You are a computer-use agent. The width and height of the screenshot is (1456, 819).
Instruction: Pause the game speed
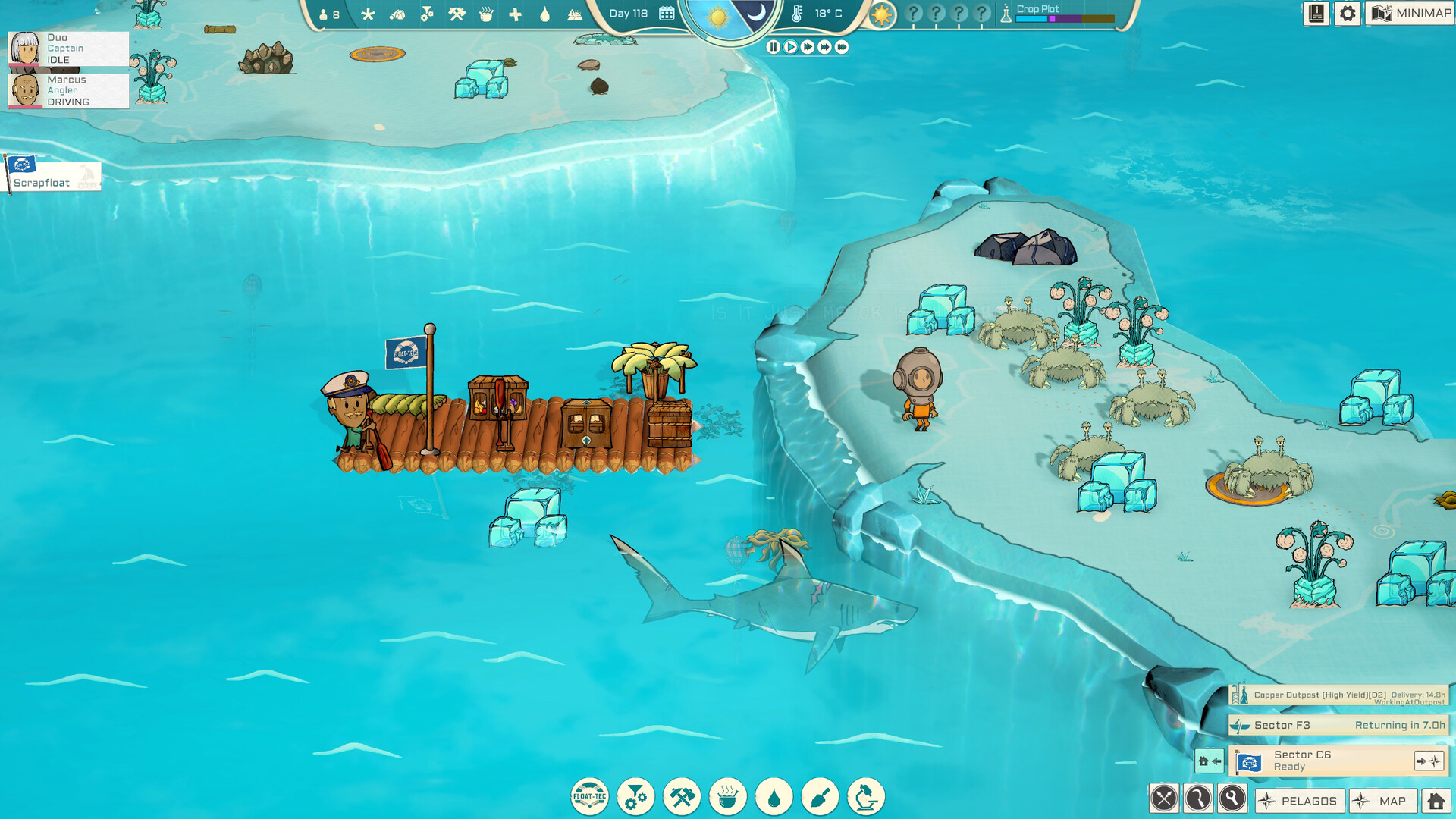(773, 47)
